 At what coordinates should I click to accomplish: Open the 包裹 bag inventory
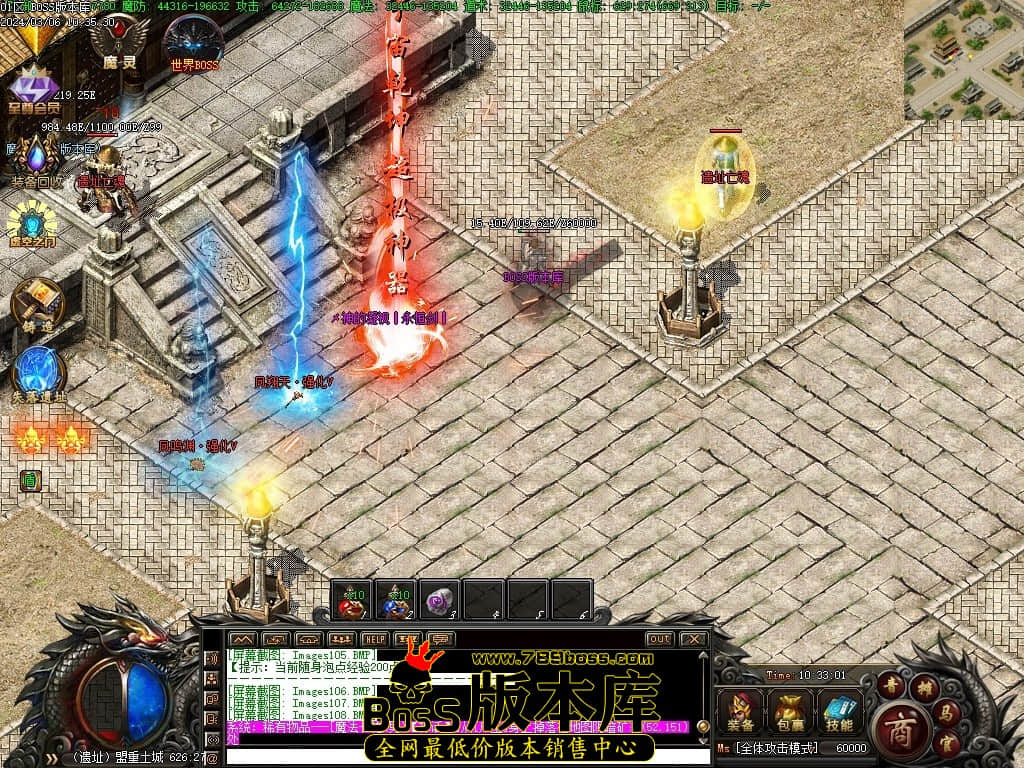pyautogui.click(x=790, y=710)
